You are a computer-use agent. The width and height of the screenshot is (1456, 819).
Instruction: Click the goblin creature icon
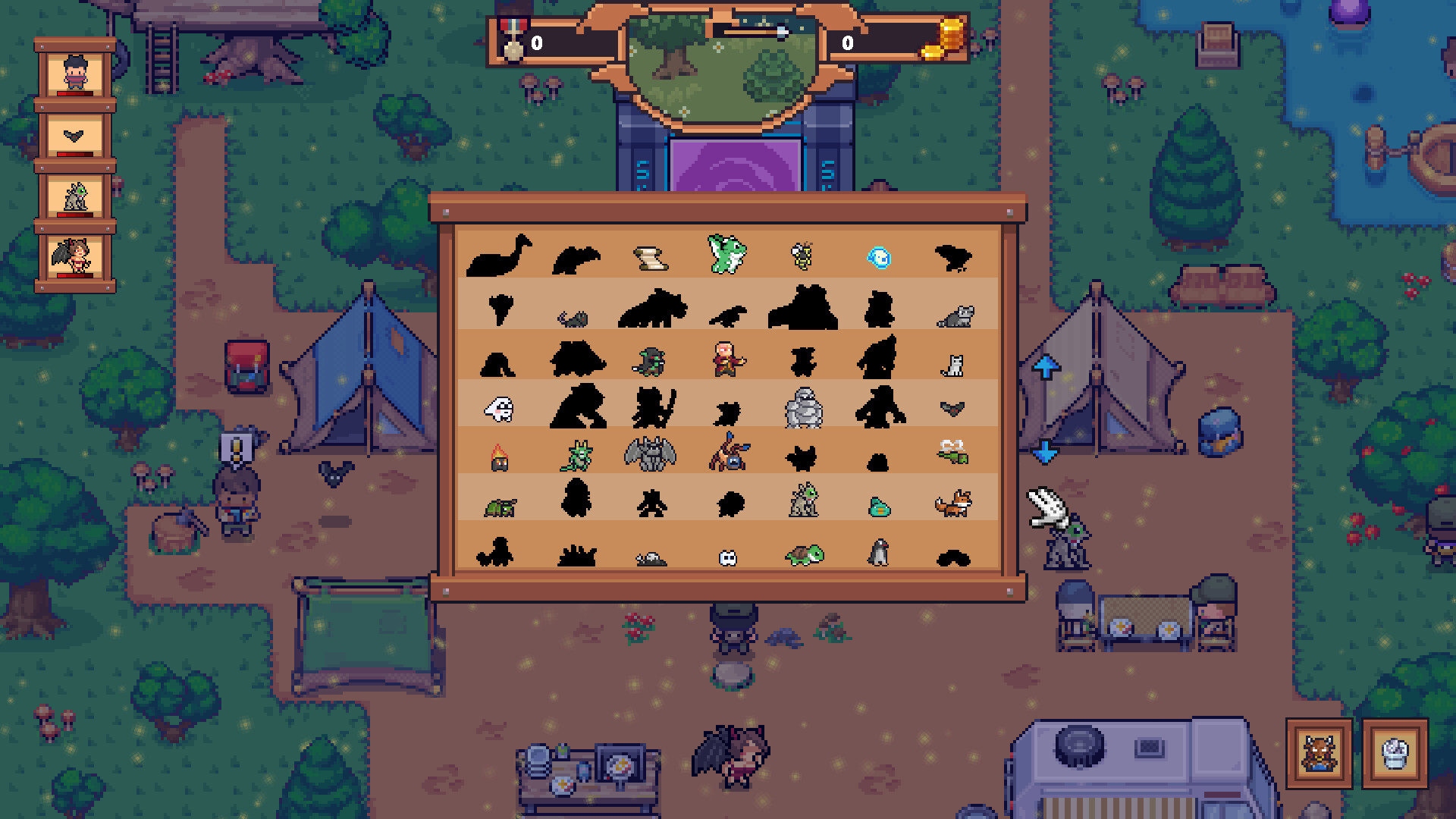pyautogui.click(x=651, y=362)
